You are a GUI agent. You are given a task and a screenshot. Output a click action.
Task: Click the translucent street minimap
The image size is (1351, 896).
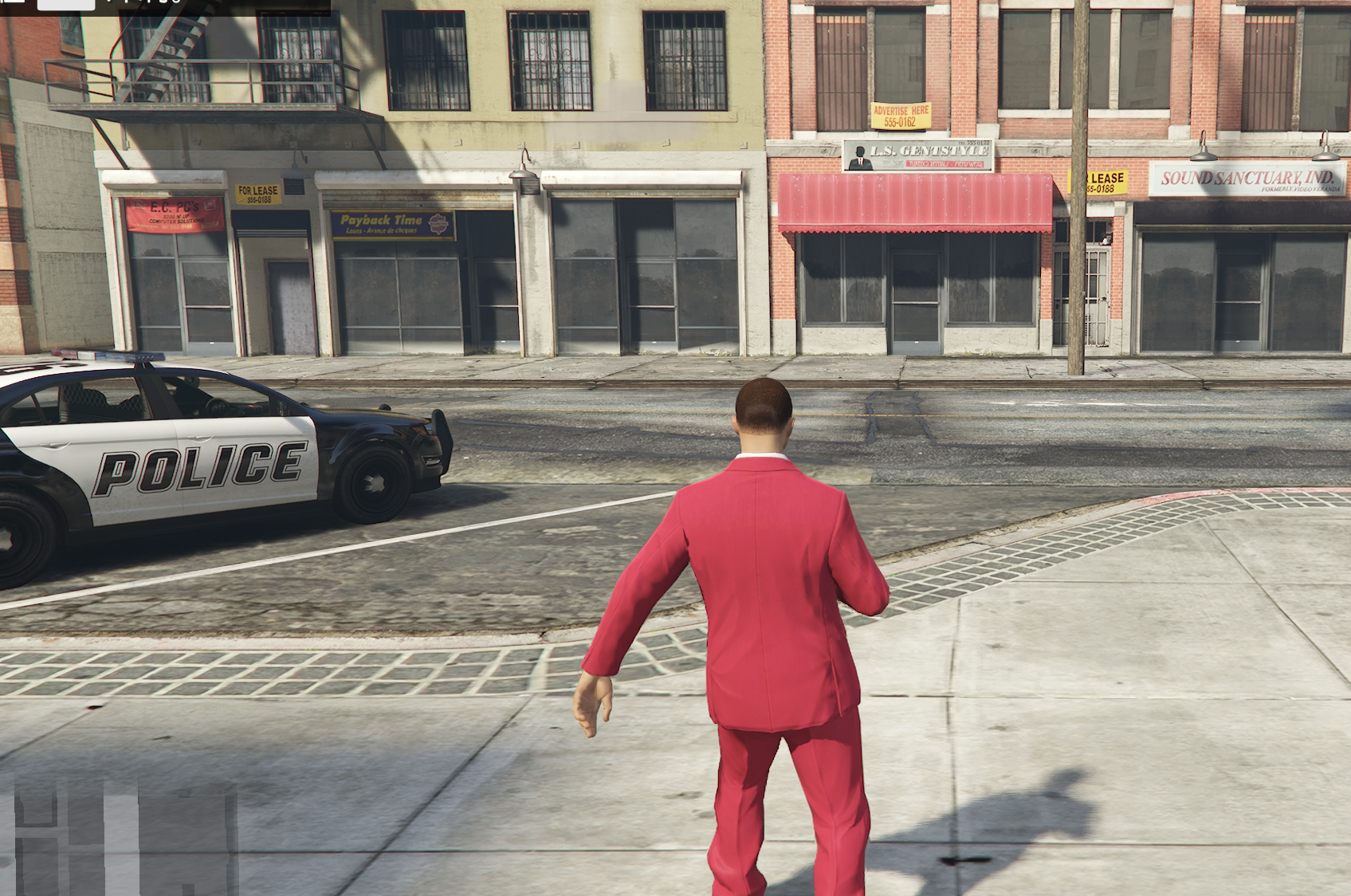point(126,837)
